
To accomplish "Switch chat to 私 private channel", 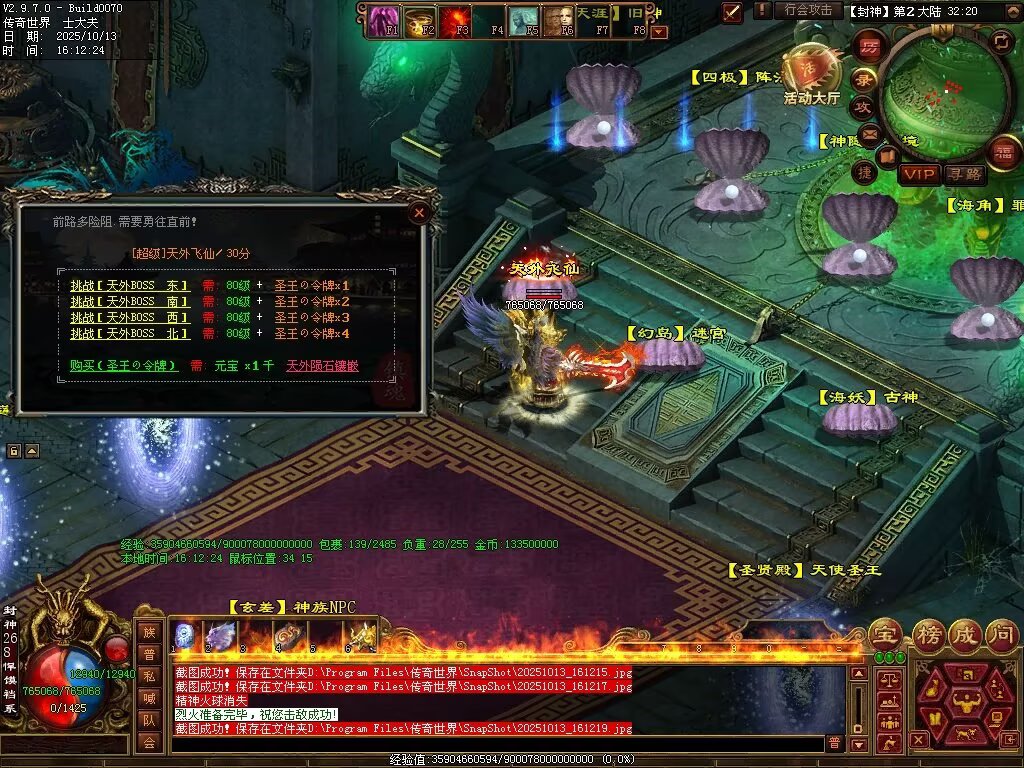I will (149, 676).
